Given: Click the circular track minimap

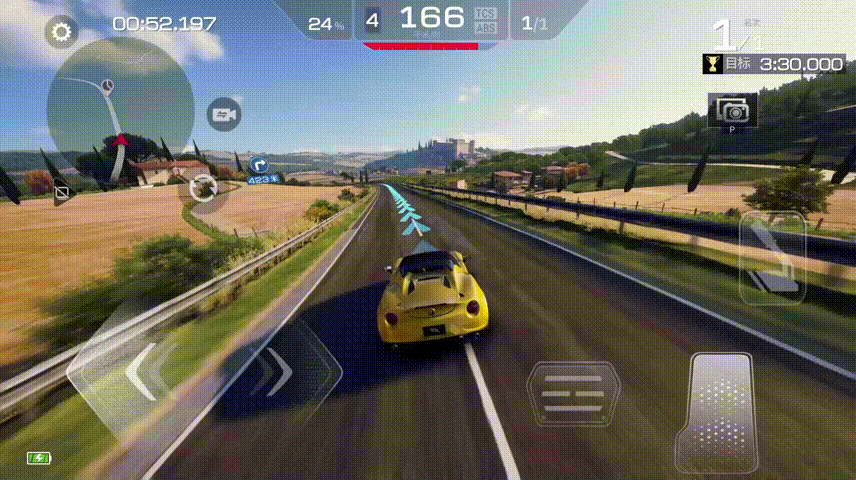Looking at the screenshot, I should (x=119, y=108).
